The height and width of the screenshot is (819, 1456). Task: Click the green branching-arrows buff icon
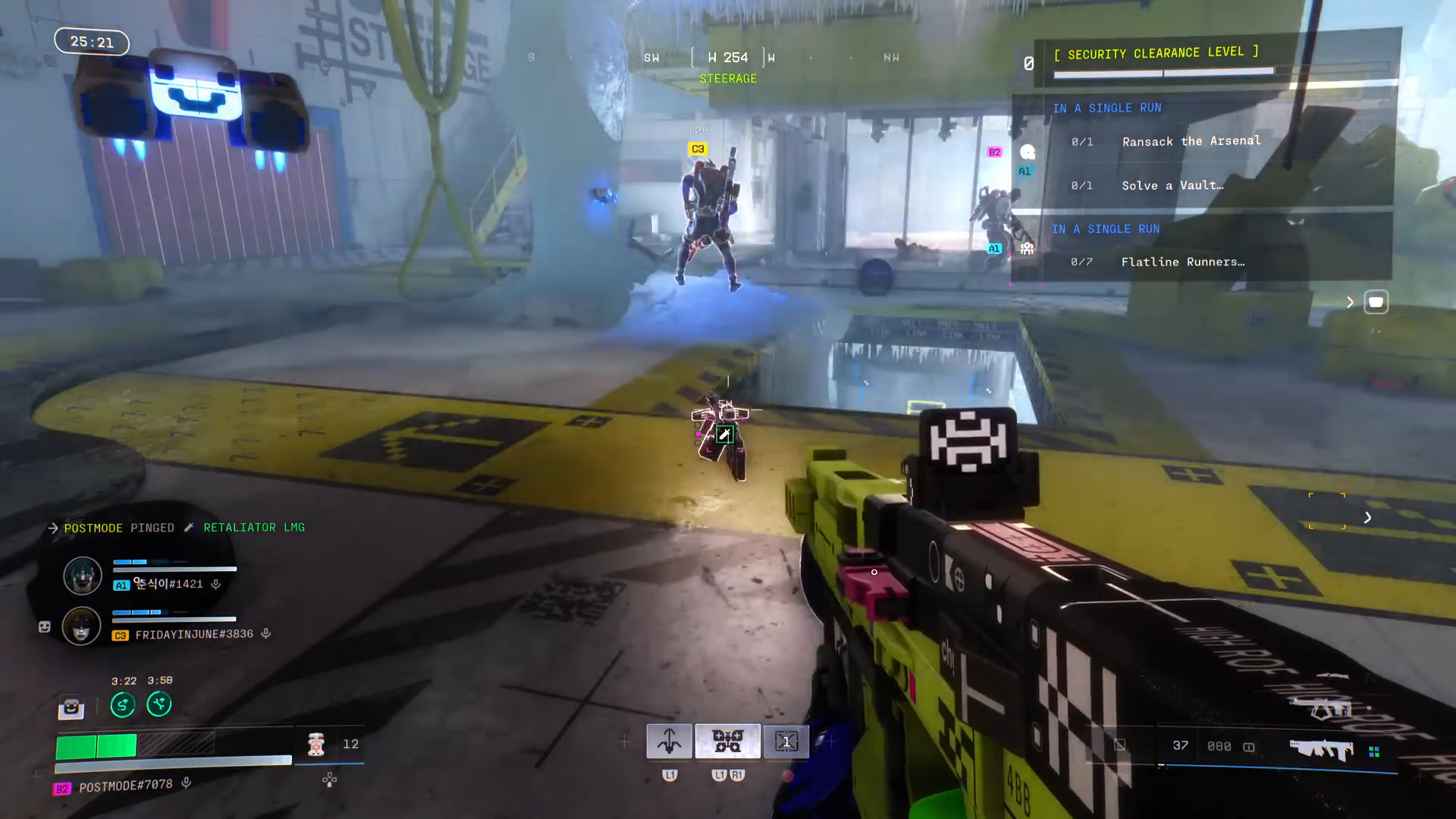pos(159,705)
